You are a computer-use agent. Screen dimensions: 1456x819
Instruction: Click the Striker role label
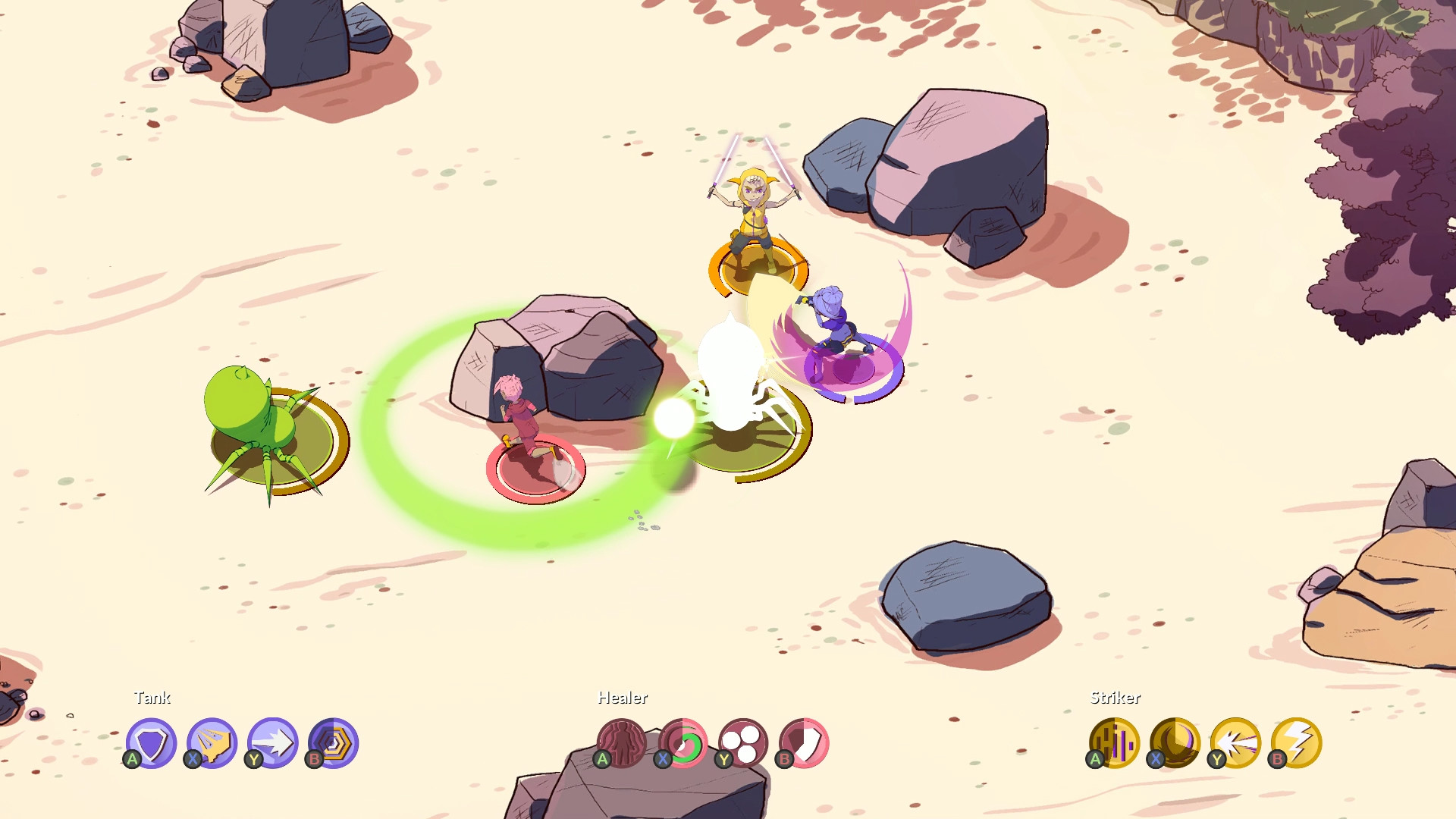(x=1115, y=698)
